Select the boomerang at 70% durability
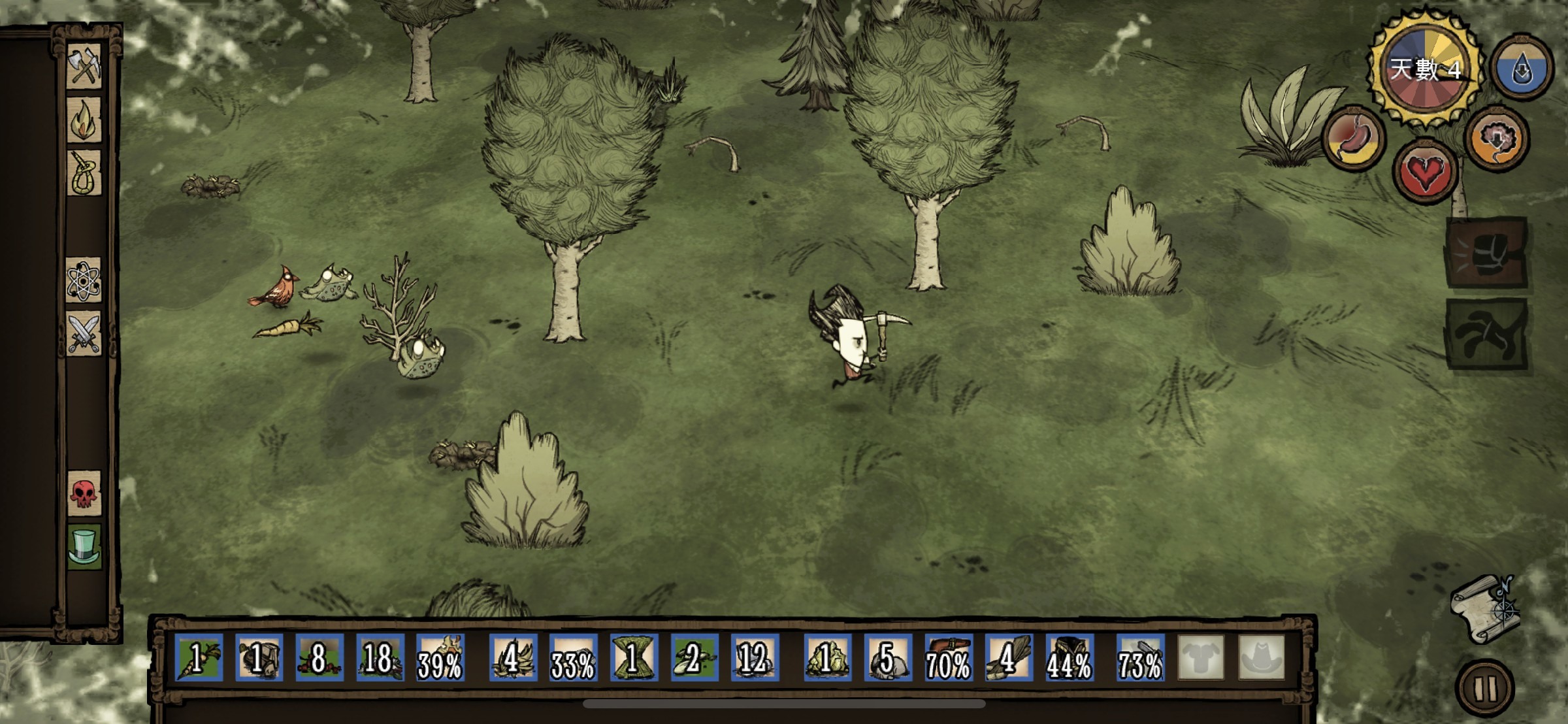This screenshot has height=724, width=1568. pyautogui.click(x=947, y=658)
